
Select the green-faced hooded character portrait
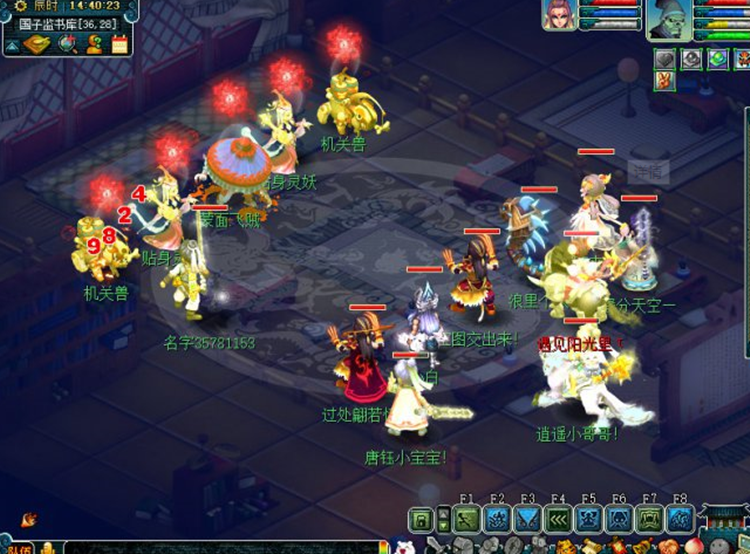point(670,18)
